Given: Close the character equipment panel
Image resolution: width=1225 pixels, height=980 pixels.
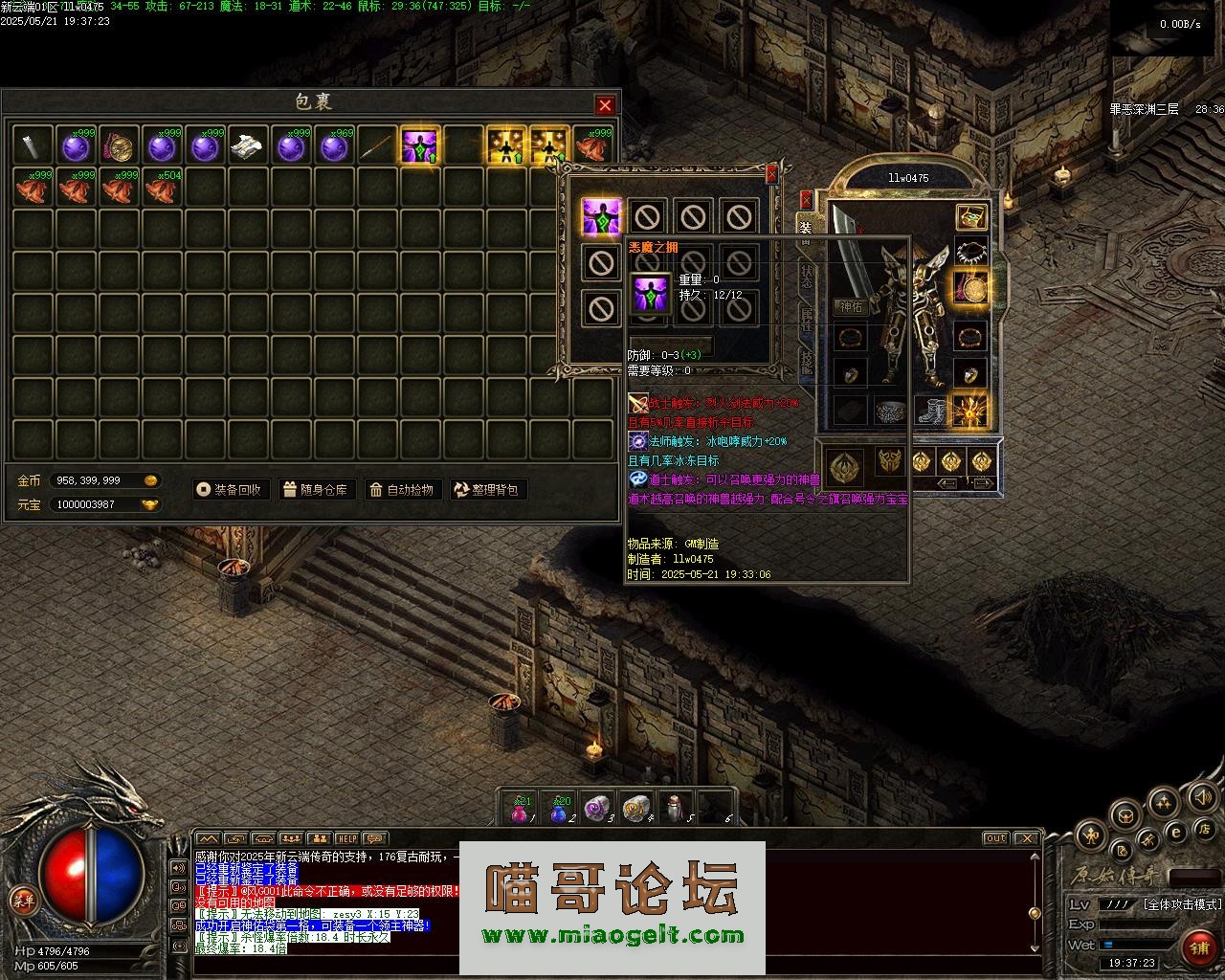Looking at the screenshot, I should point(806,199).
